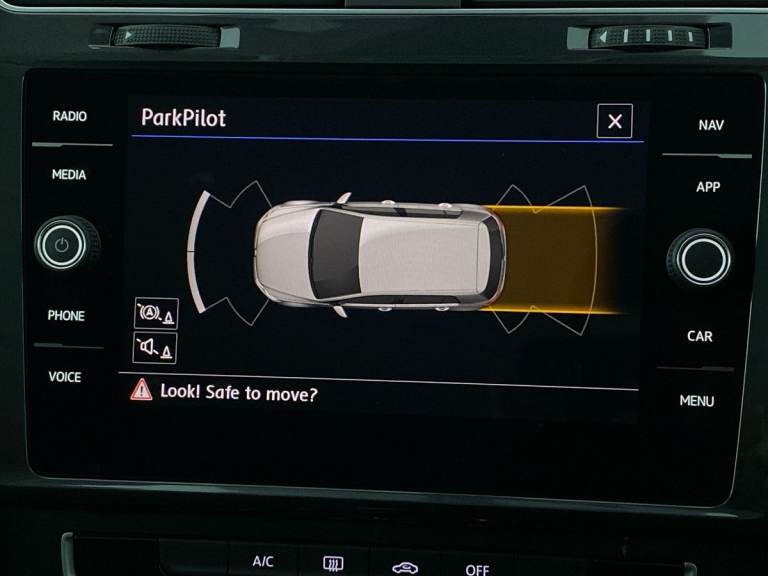Mute the ParkPilot warning sound
The image size is (768, 576).
tap(155, 348)
